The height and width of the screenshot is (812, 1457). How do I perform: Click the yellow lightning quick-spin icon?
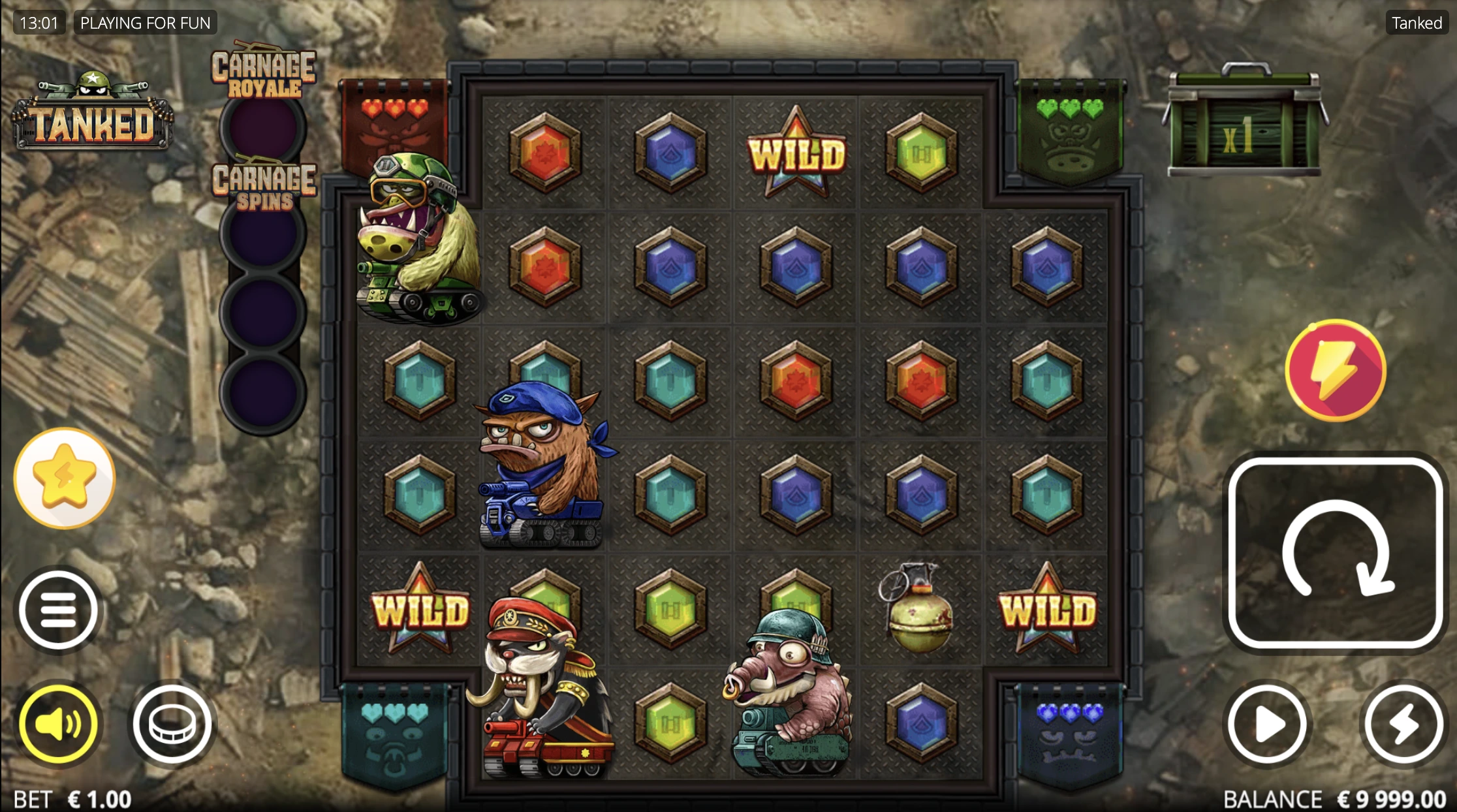click(1334, 371)
